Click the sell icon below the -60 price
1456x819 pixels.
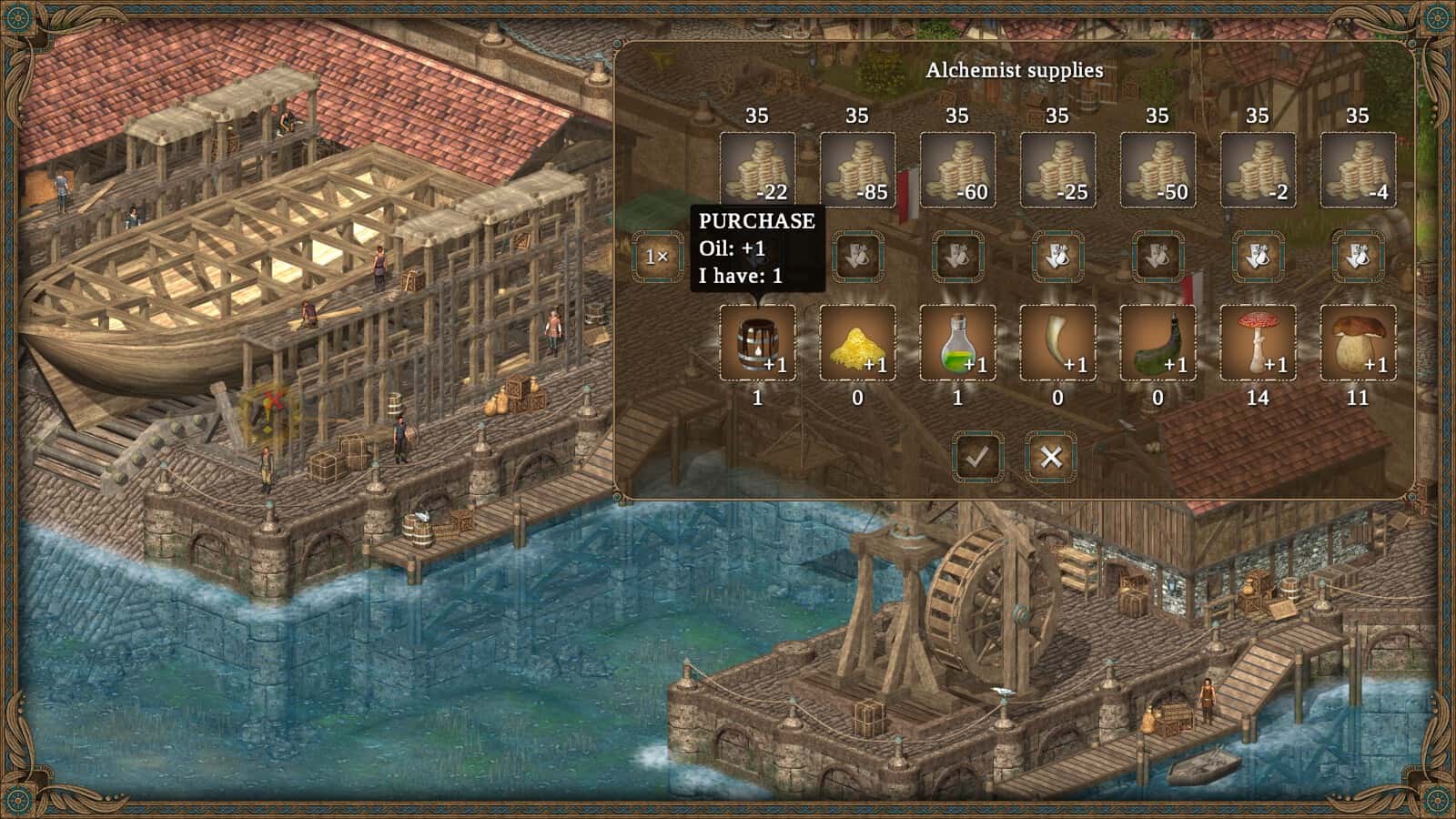point(960,257)
